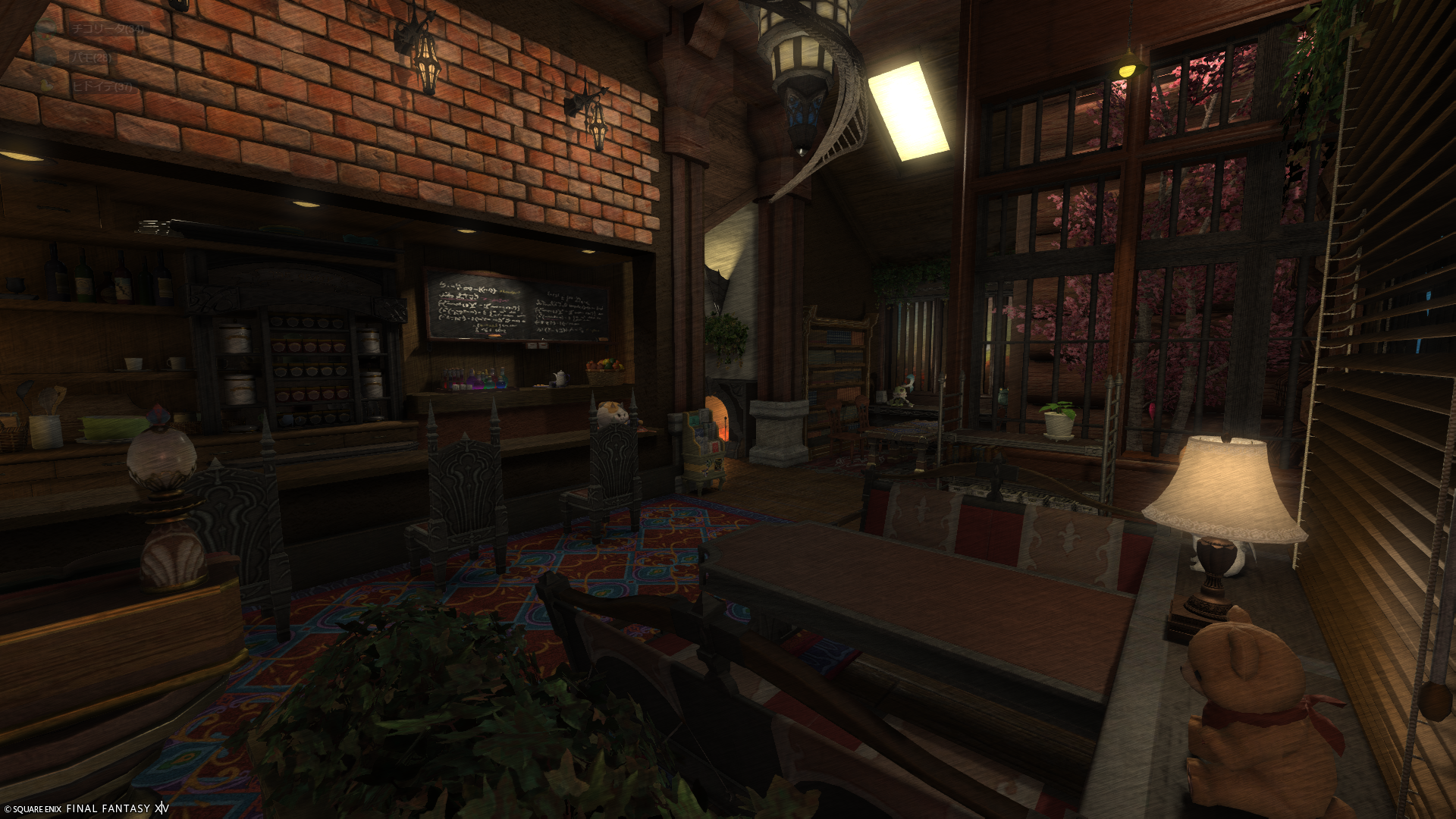This screenshot has height=819, width=1456.
Task: Select チコリータ(34) in the overlay list
Action: click(x=106, y=29)
